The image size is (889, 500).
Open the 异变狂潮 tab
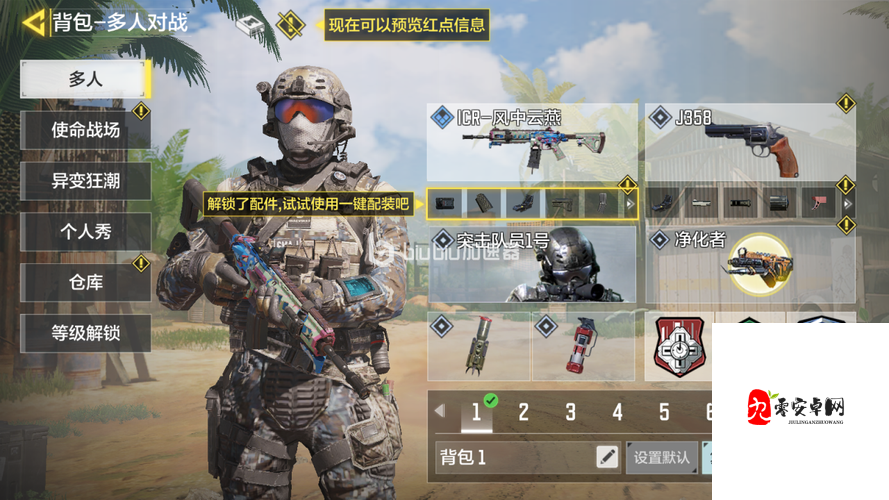pos(85,181)
